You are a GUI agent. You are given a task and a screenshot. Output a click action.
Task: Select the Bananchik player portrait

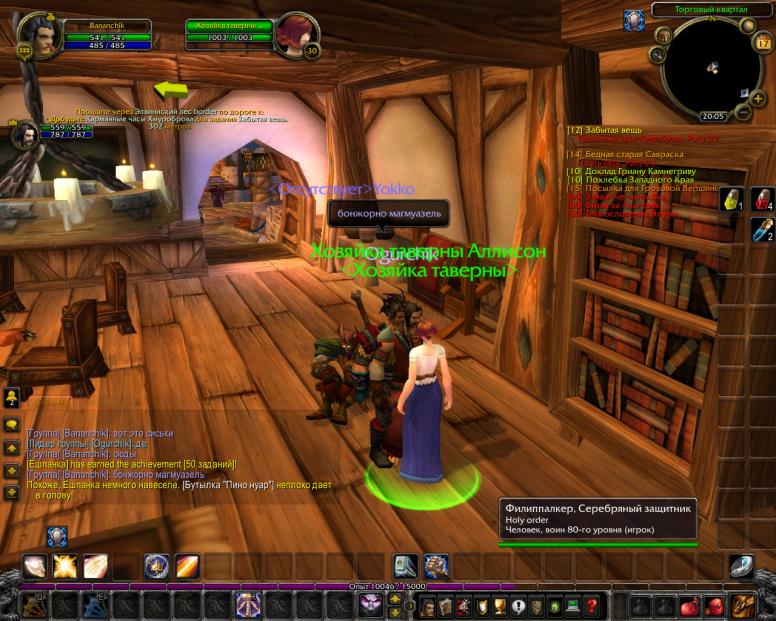point(38,35)
